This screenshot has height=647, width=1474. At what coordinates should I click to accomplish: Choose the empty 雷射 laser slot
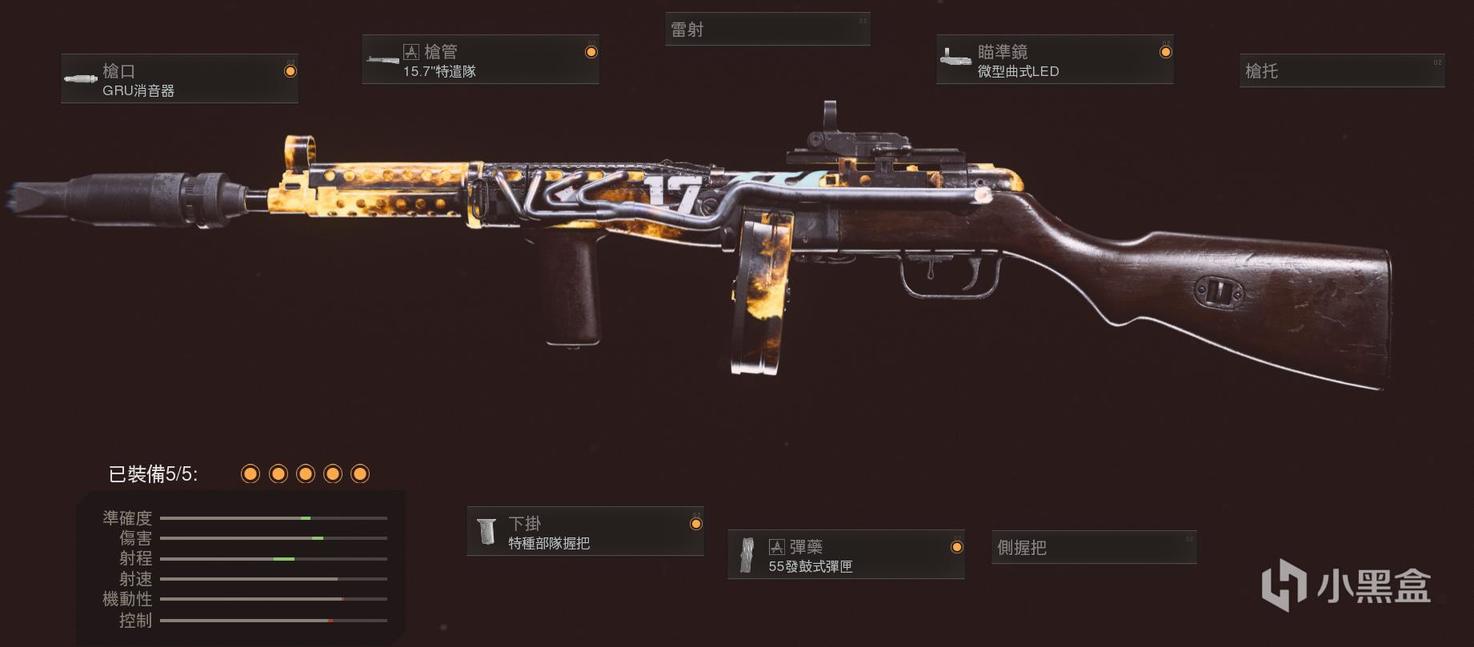(x=767, y=29)
